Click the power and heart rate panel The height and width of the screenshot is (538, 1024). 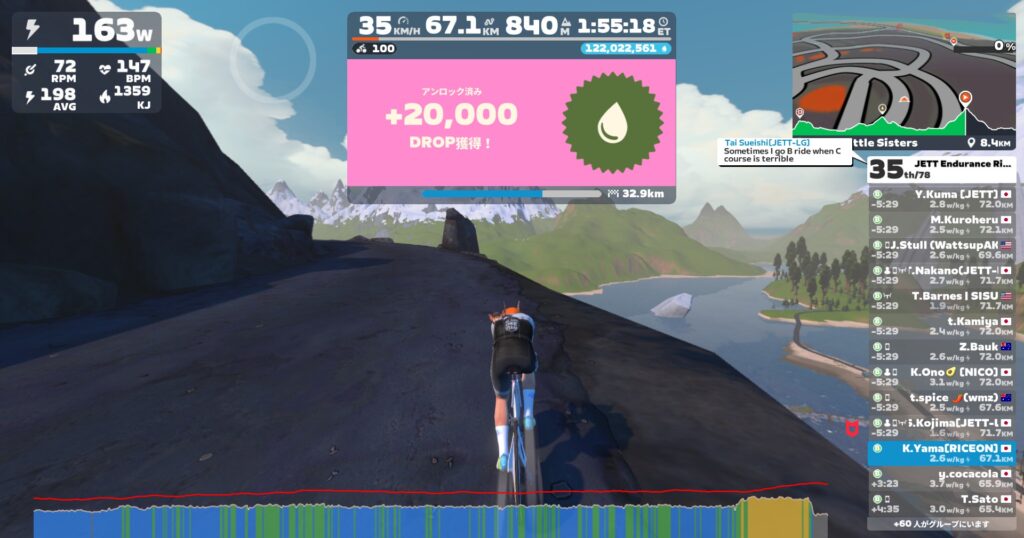tap(86, 62)
